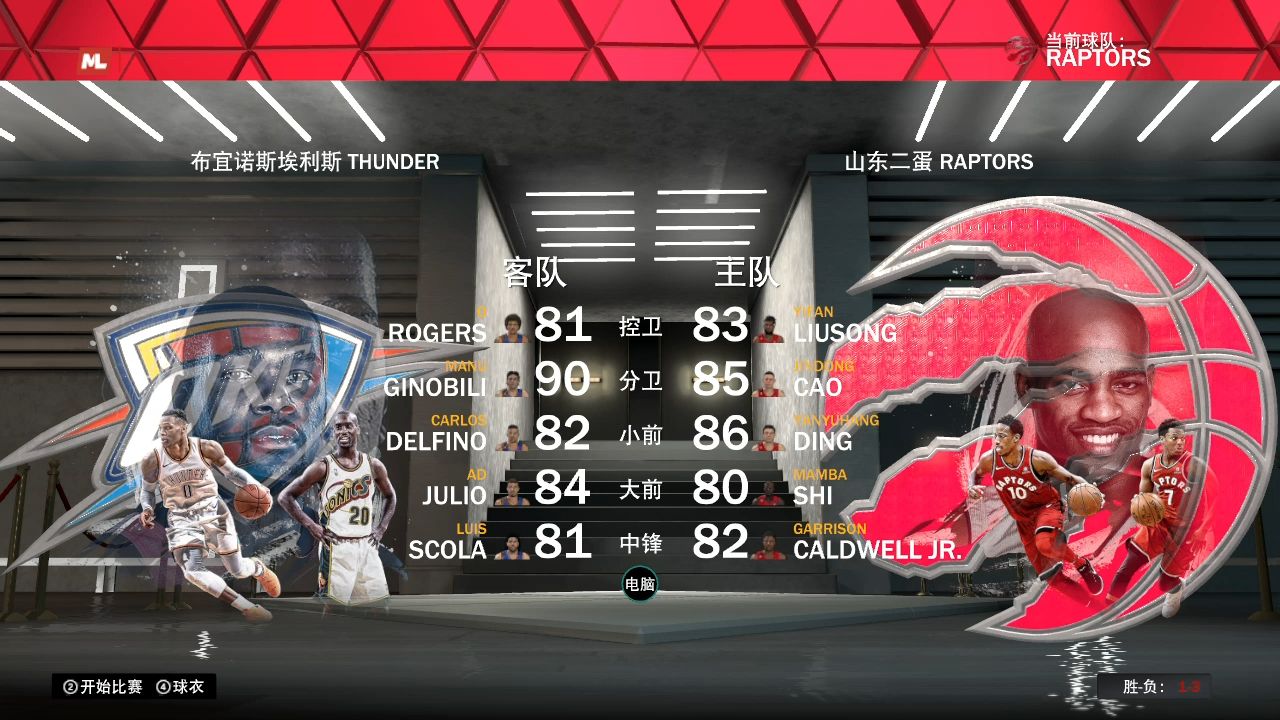1280x720 pixels.
Task: Select Luis Scola's center row
Action: (x=448, y=548)
